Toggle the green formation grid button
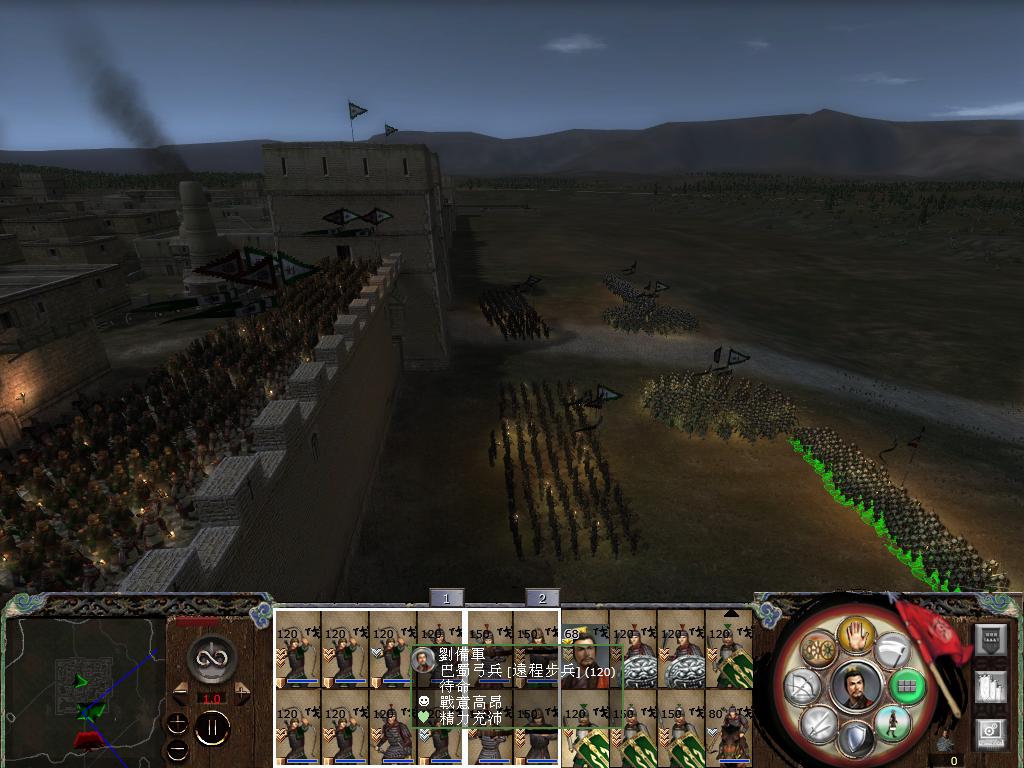Screen dimensions: 1024x768 click(x=906, y=687)
